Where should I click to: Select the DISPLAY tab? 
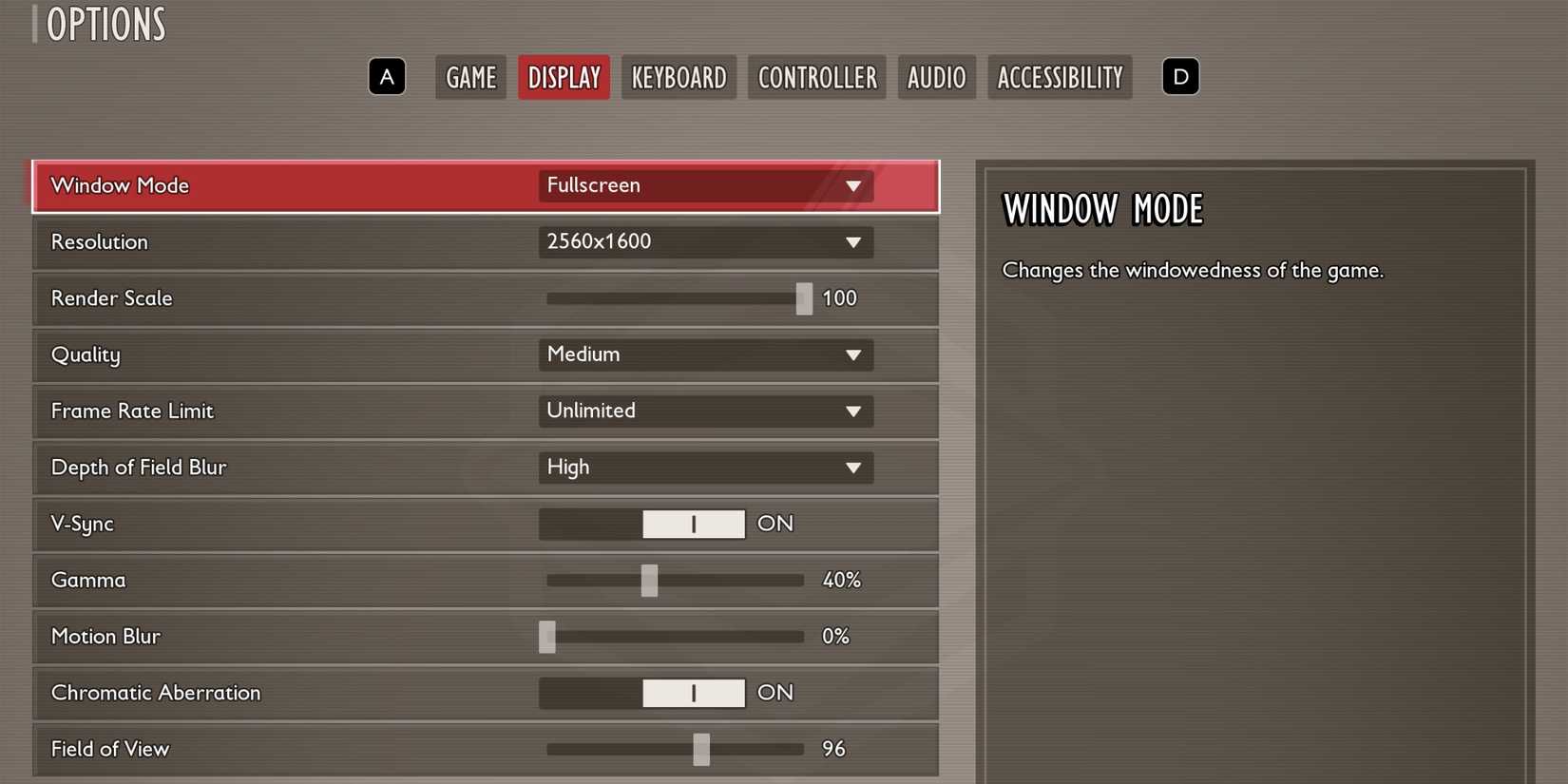click(564, 77)
